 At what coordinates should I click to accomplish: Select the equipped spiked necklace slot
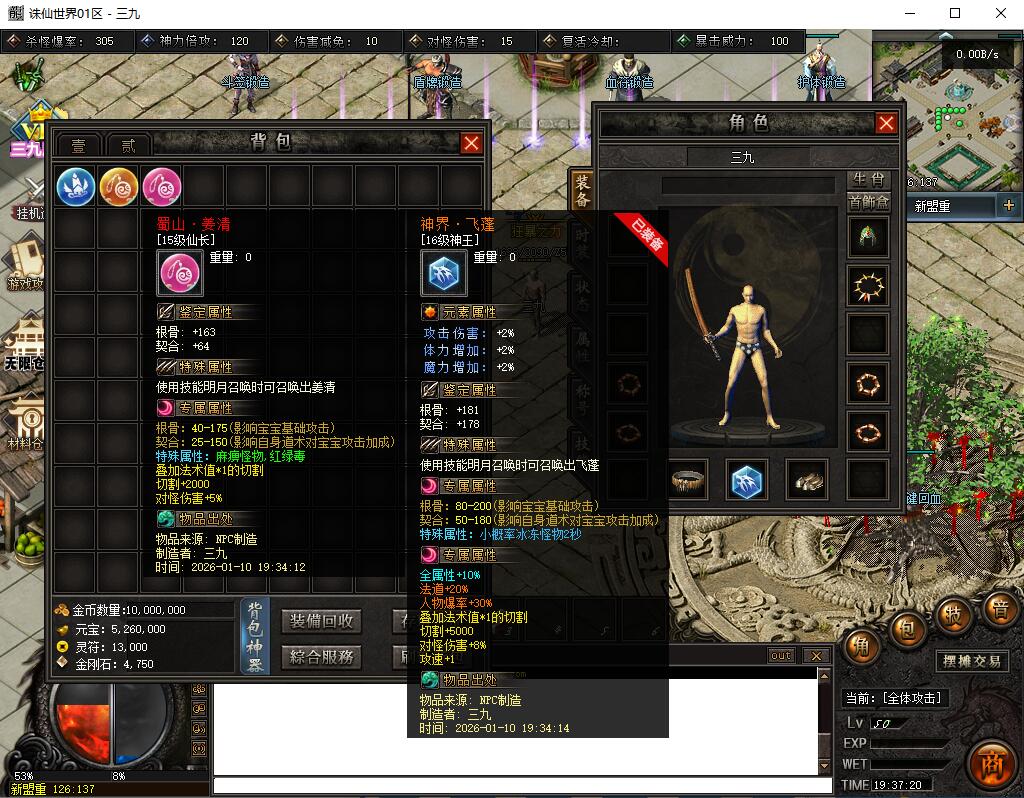[x=866, y=286]
